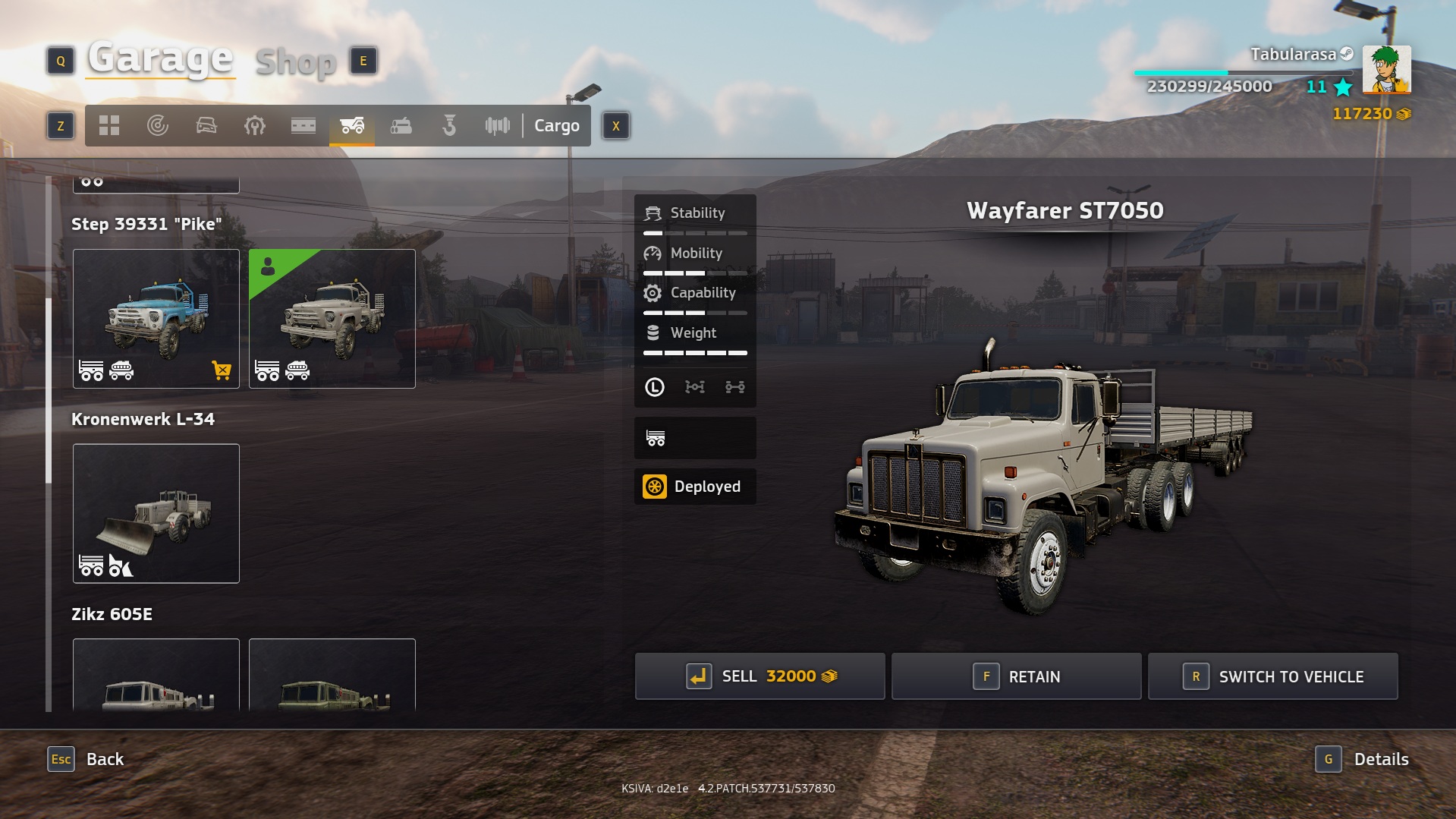Select the radar scout category filter

click(x=158, y=126)
